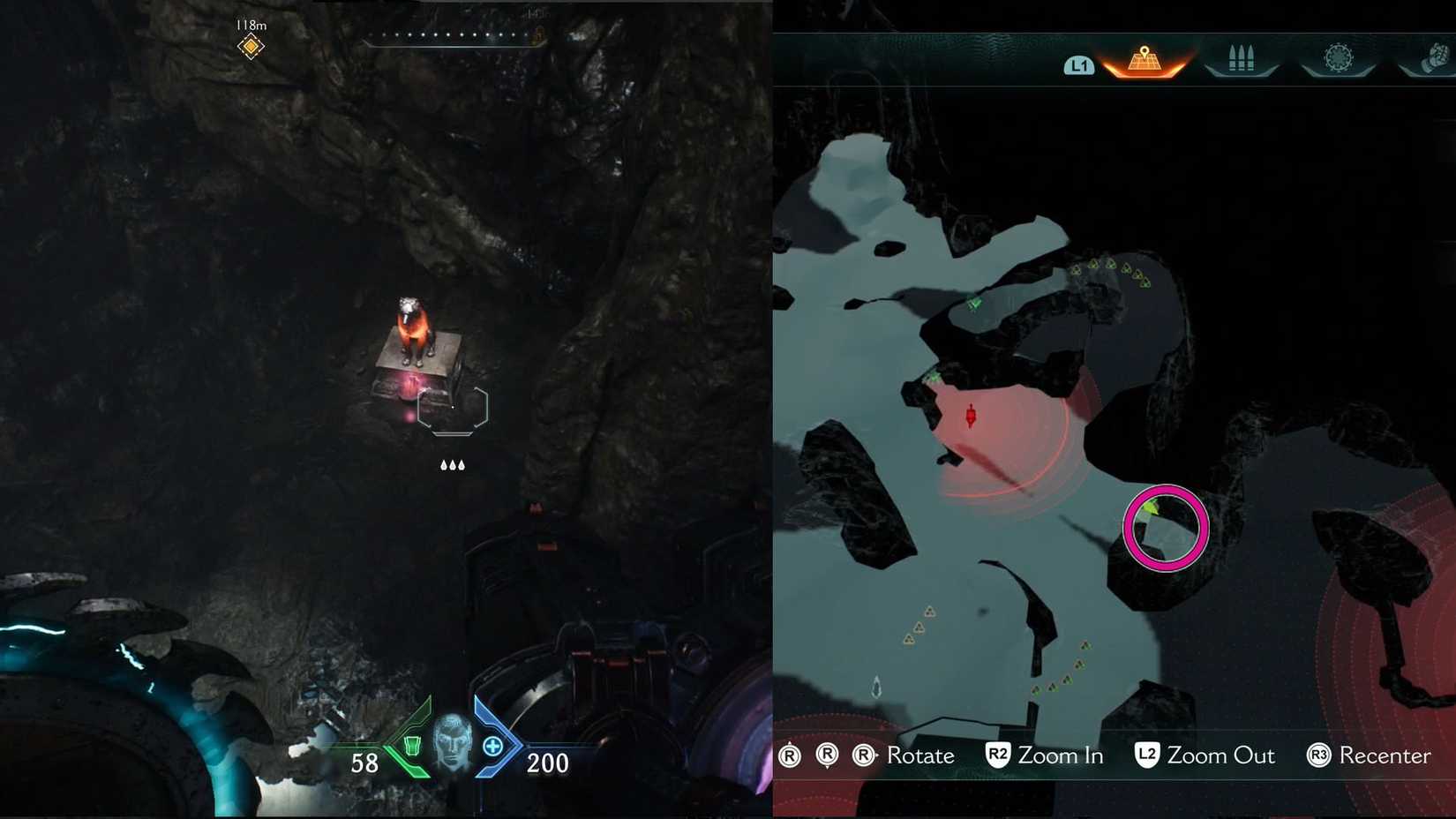Image resolution: width=1456 pixels, height=819 pixels.
Task: Expand the pink circled objective marker
Action: [x=1165, y=527]
